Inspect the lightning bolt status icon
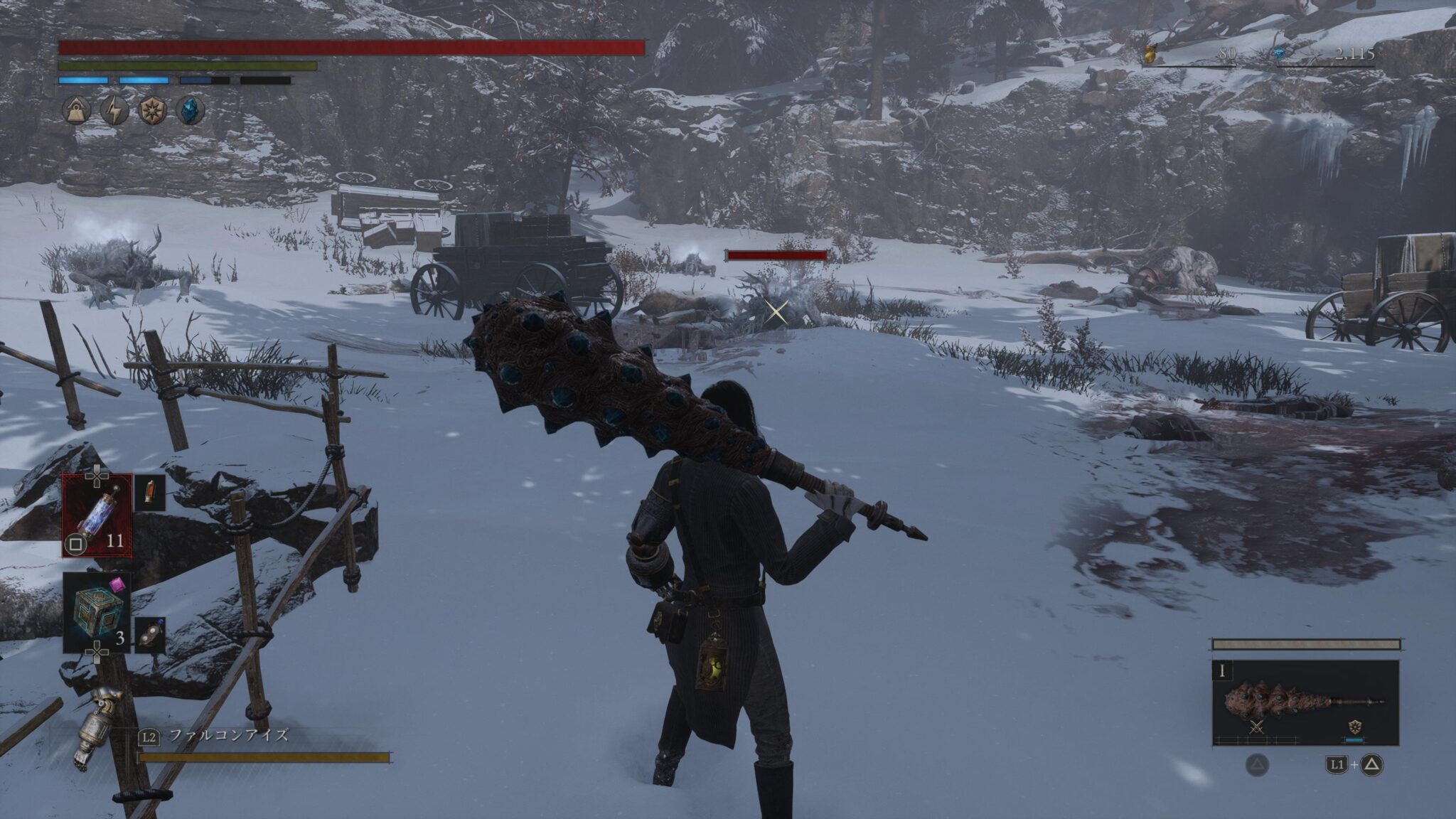The height and width of the screenshot is (819, 1456). (114, 111)
